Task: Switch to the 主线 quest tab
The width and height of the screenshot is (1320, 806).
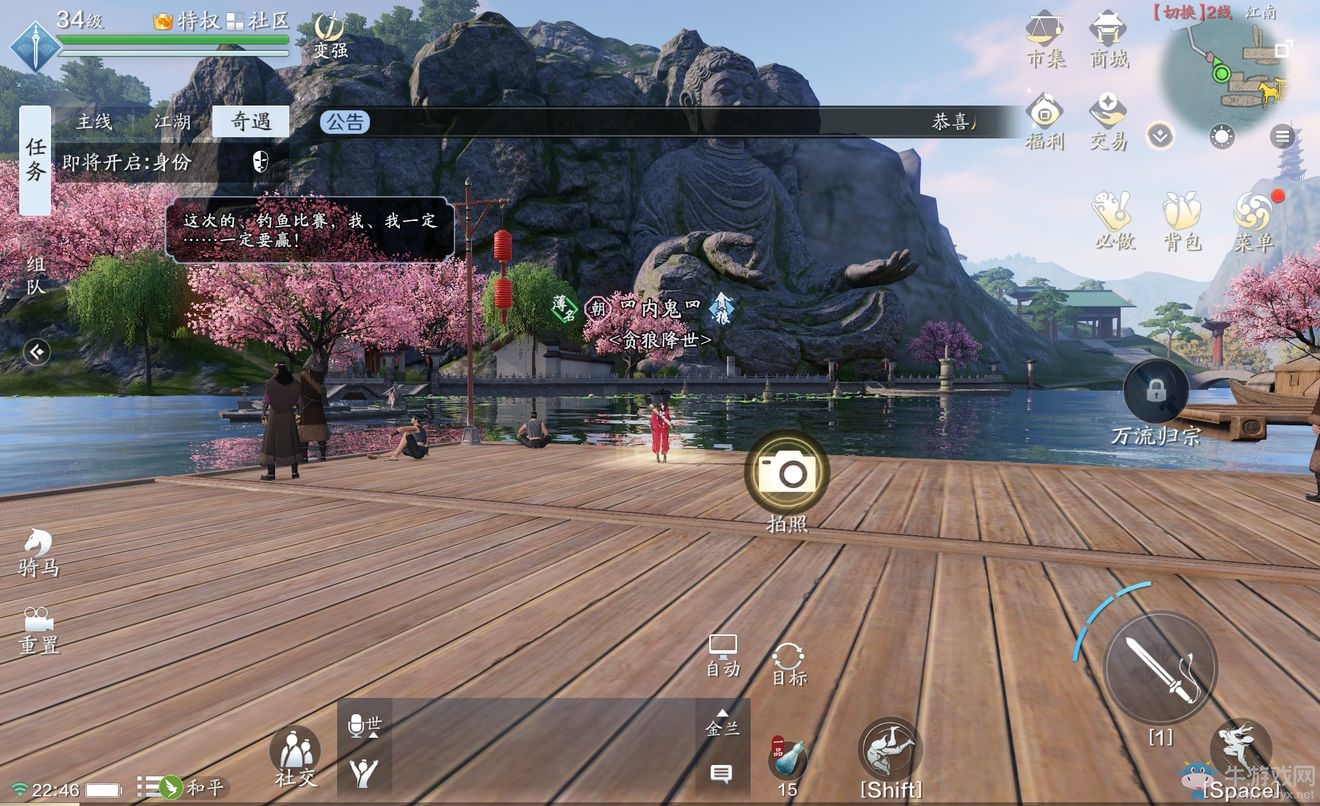Action: (x=95, y=122)
